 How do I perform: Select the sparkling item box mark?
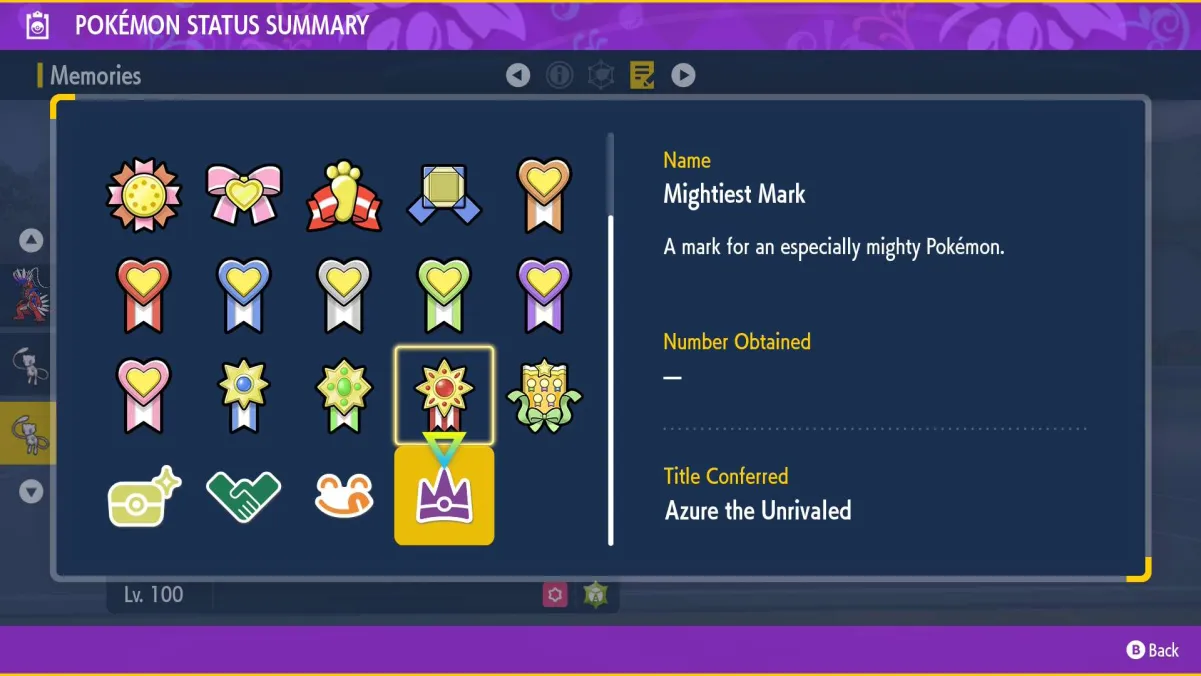point(144,495)
